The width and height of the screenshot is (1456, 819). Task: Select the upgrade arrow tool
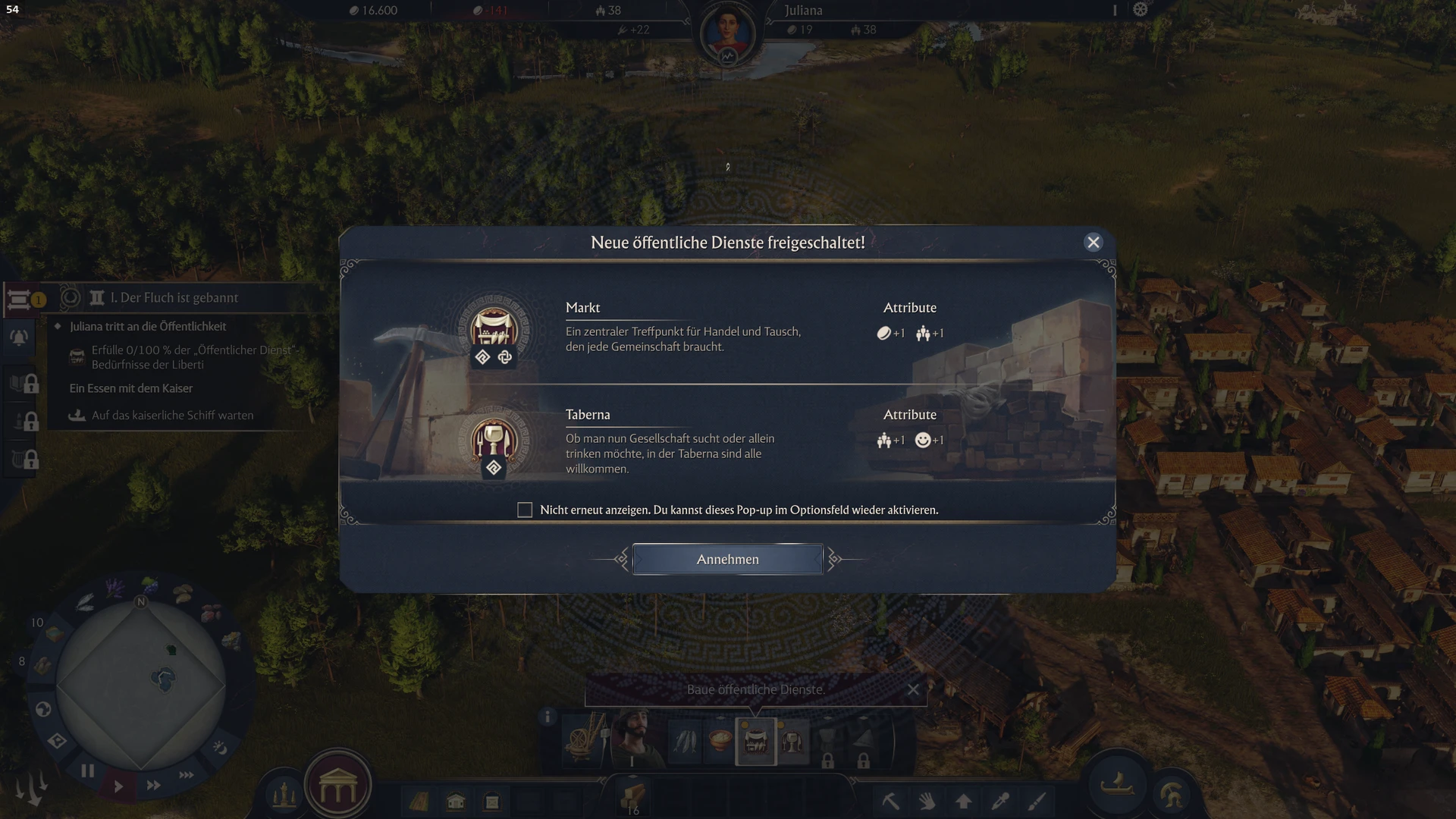tap(963, 801)
